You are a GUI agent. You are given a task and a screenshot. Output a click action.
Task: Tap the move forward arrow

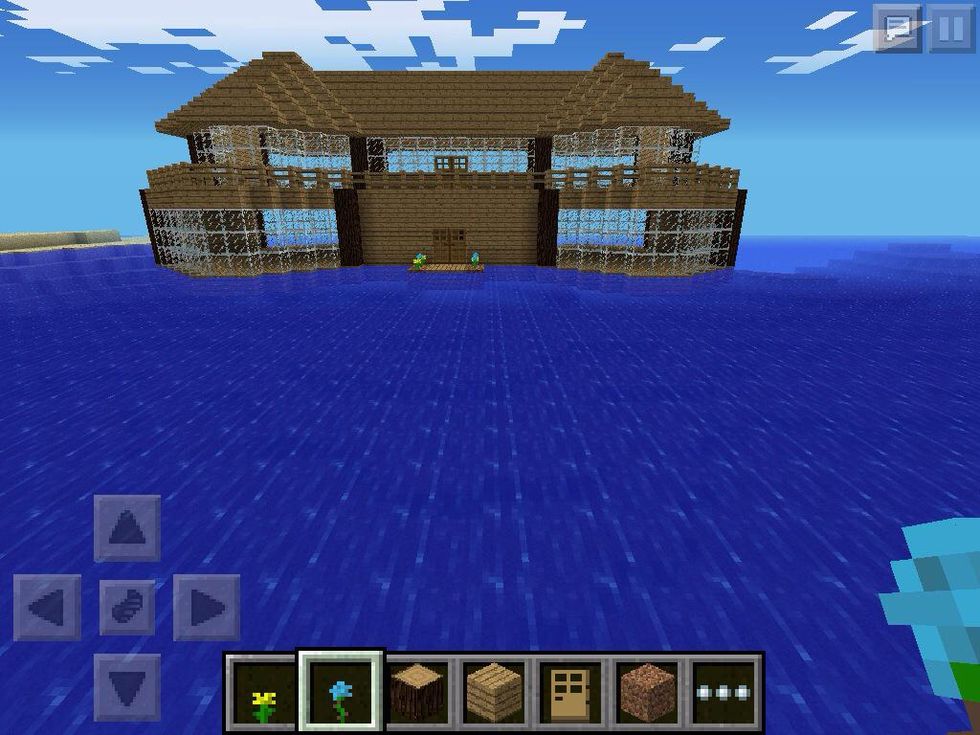[127, 528]
